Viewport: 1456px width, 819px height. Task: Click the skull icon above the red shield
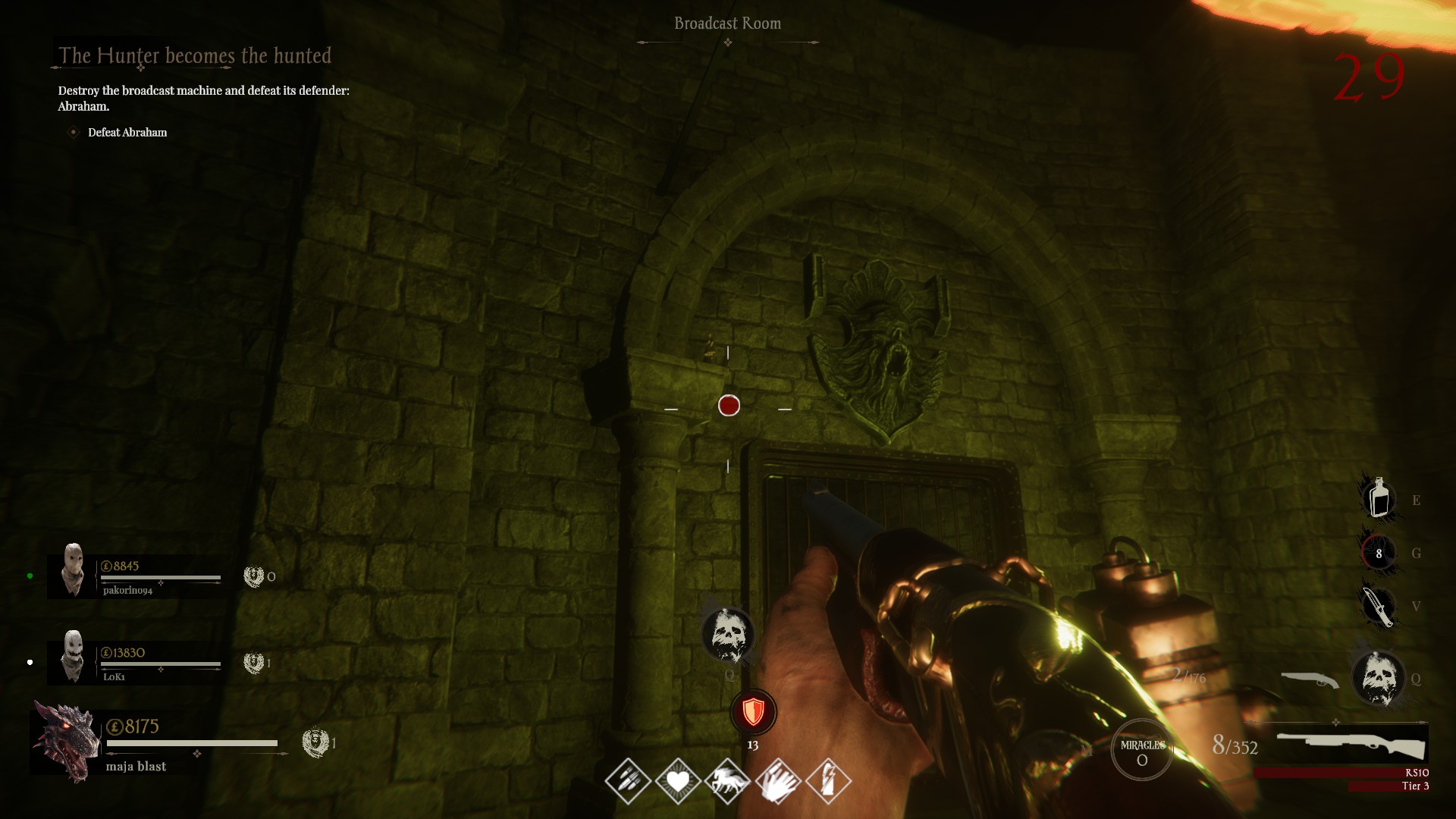(728, 635)
